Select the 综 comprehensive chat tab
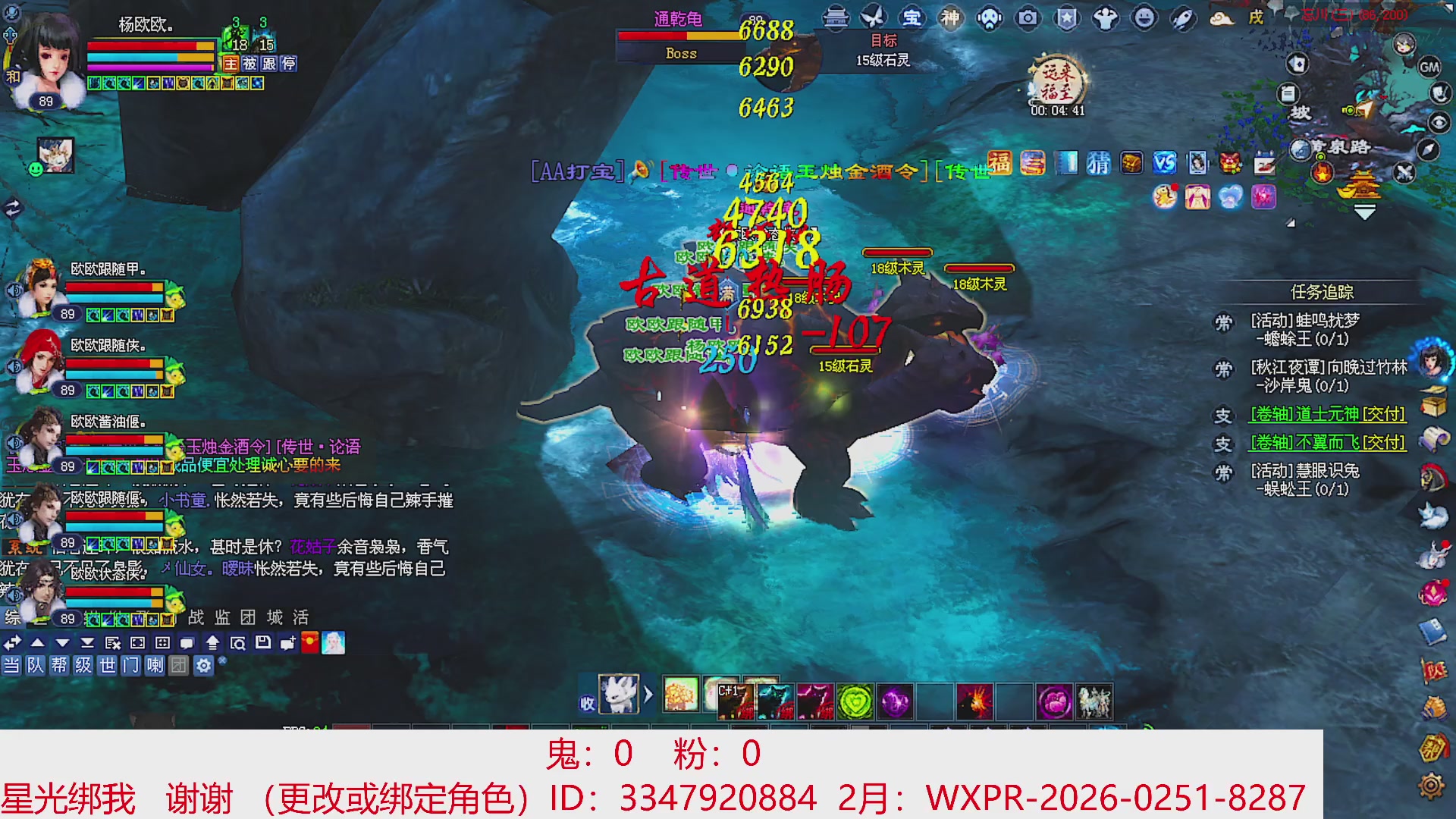 (x=11, y=617)
